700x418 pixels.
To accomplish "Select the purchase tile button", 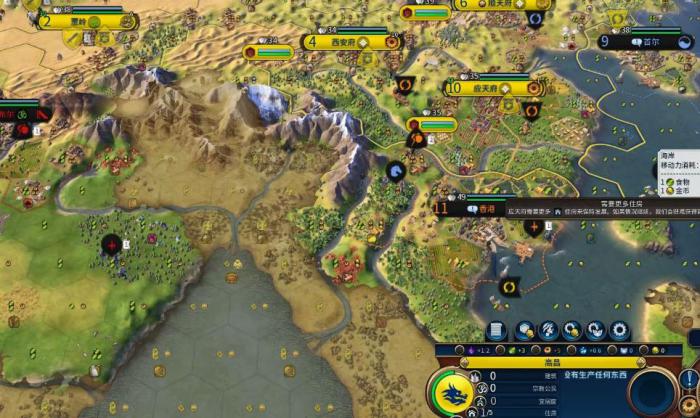I will [525, 330].
